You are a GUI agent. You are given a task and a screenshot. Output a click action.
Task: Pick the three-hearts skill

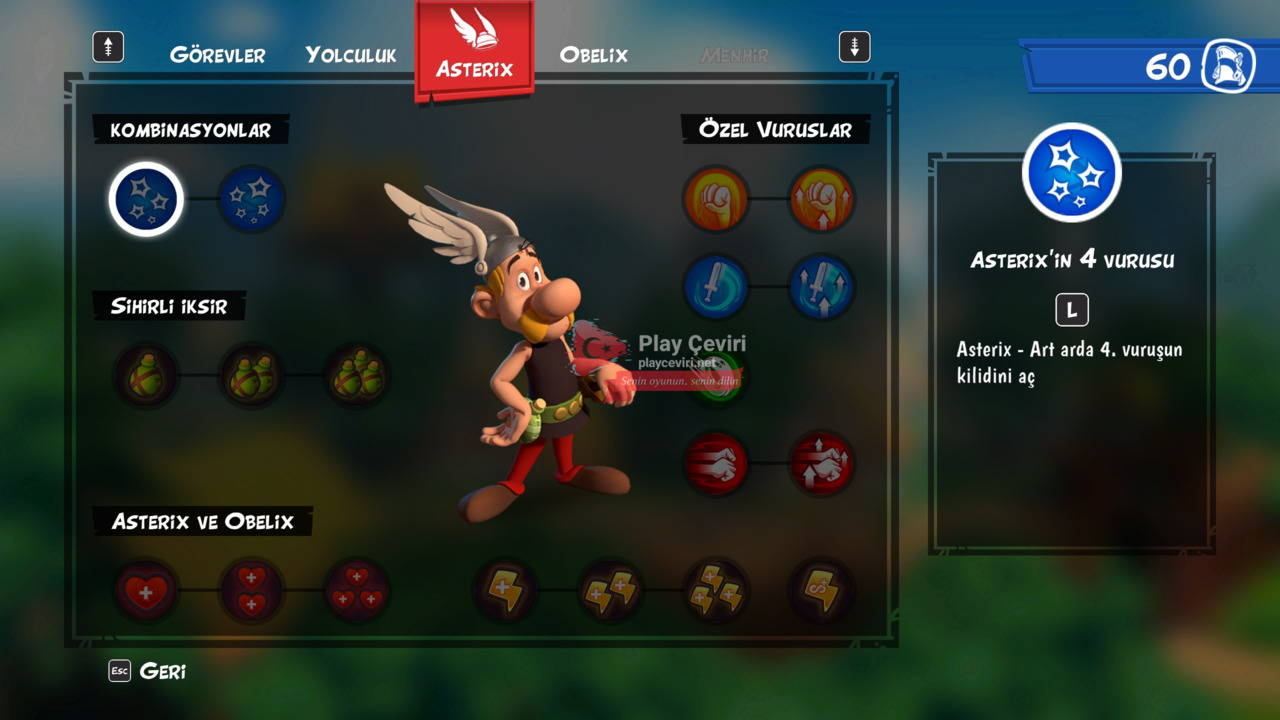click(x=358, y=590)
